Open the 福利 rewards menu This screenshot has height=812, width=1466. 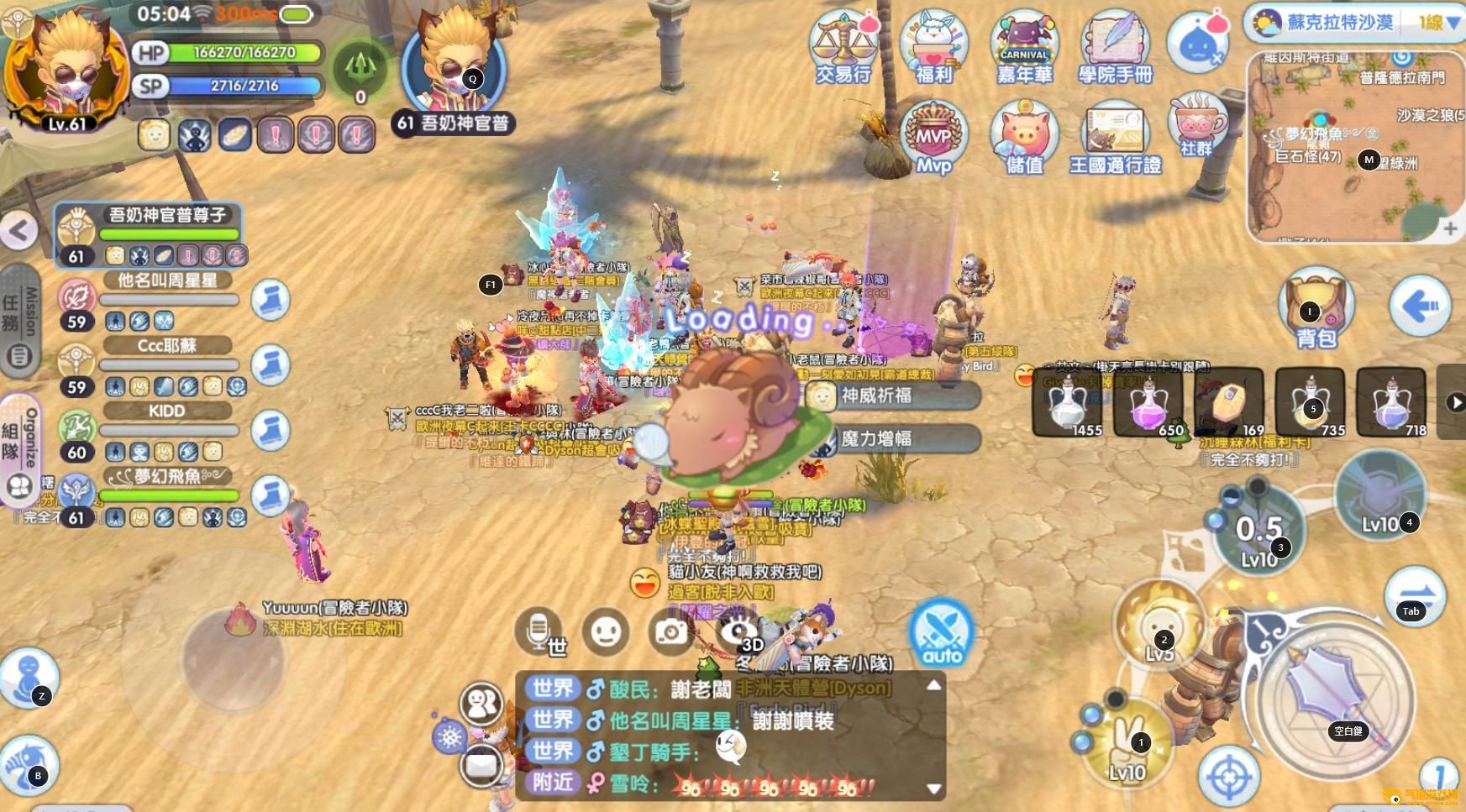click(x=933, y=47)
